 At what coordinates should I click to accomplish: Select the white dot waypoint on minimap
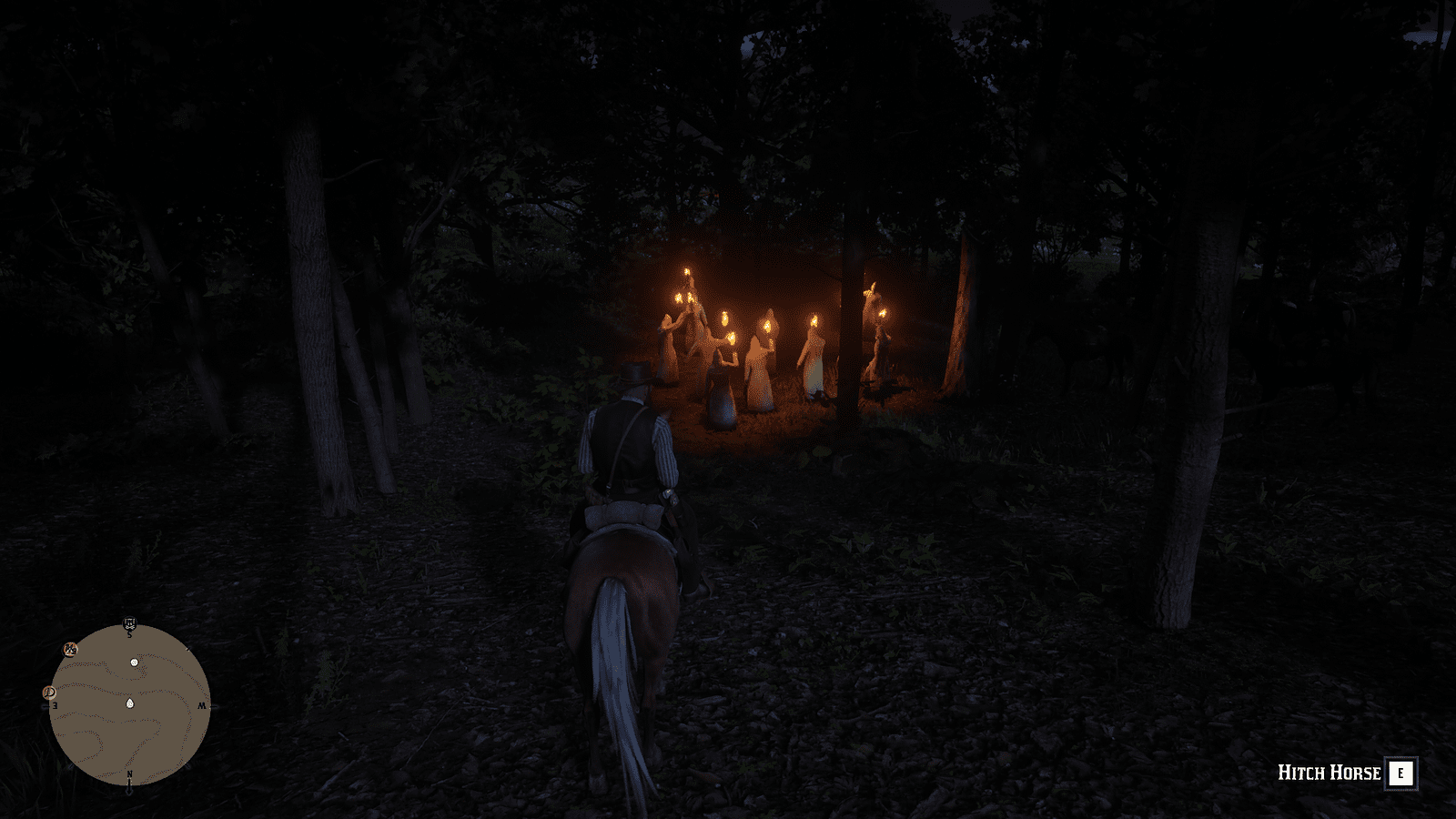134,662
